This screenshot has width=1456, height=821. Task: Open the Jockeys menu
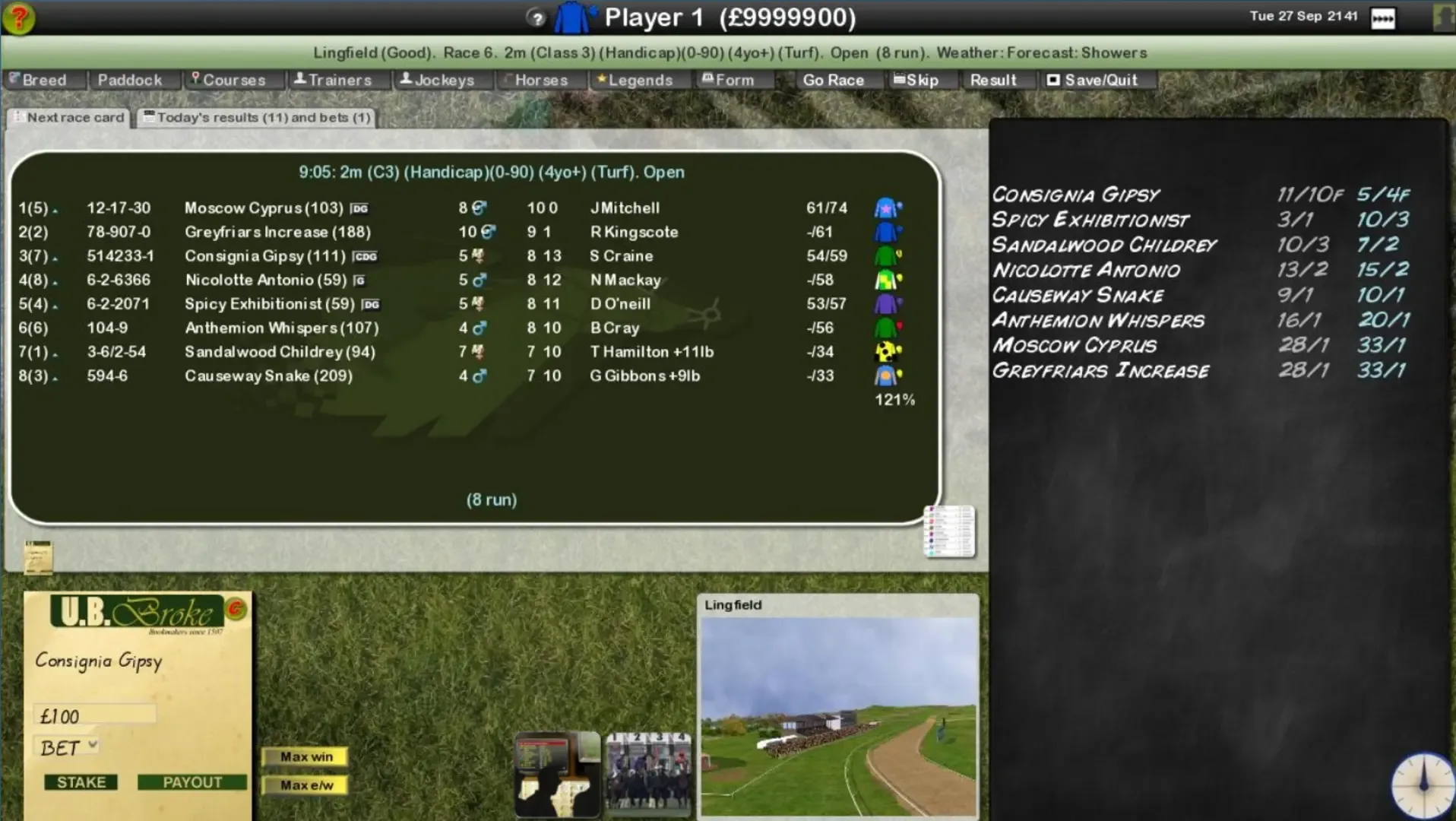click(x=442, y=79)
